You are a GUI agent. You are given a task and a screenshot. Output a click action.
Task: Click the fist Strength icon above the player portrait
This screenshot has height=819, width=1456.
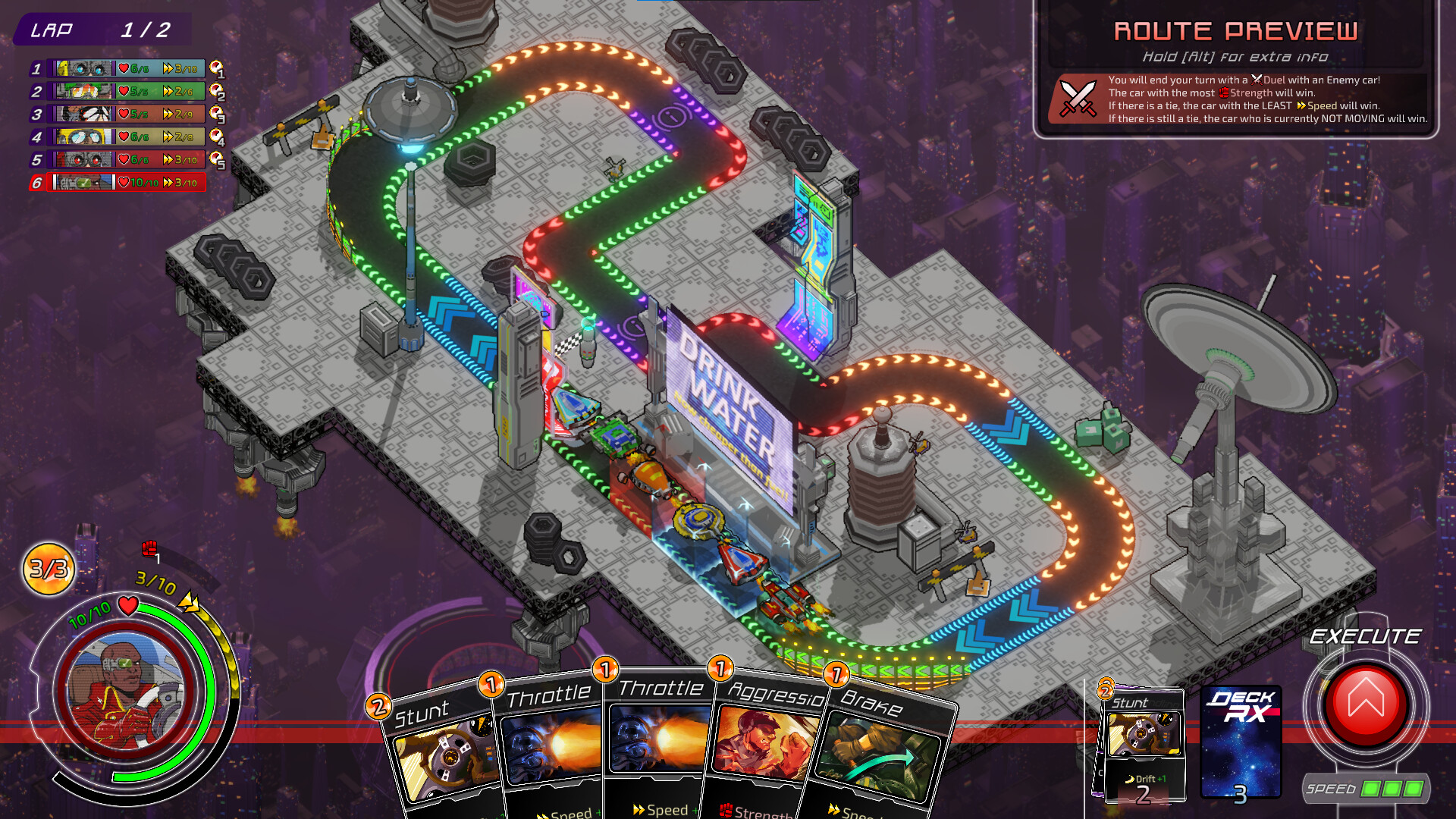tap(149, 549)
